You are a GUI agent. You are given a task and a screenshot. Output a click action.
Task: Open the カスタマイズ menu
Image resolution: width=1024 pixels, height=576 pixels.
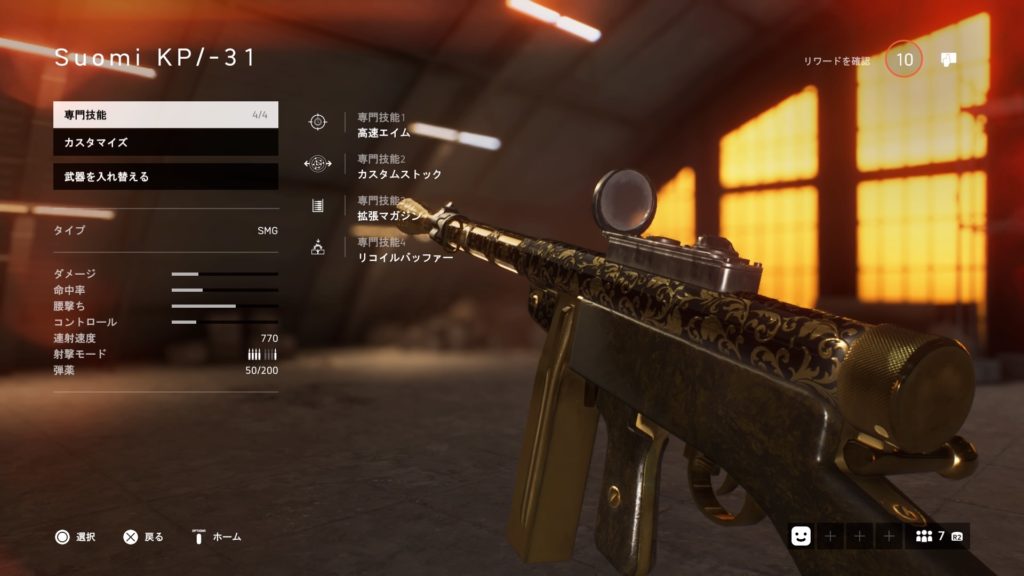click(165, 143)
